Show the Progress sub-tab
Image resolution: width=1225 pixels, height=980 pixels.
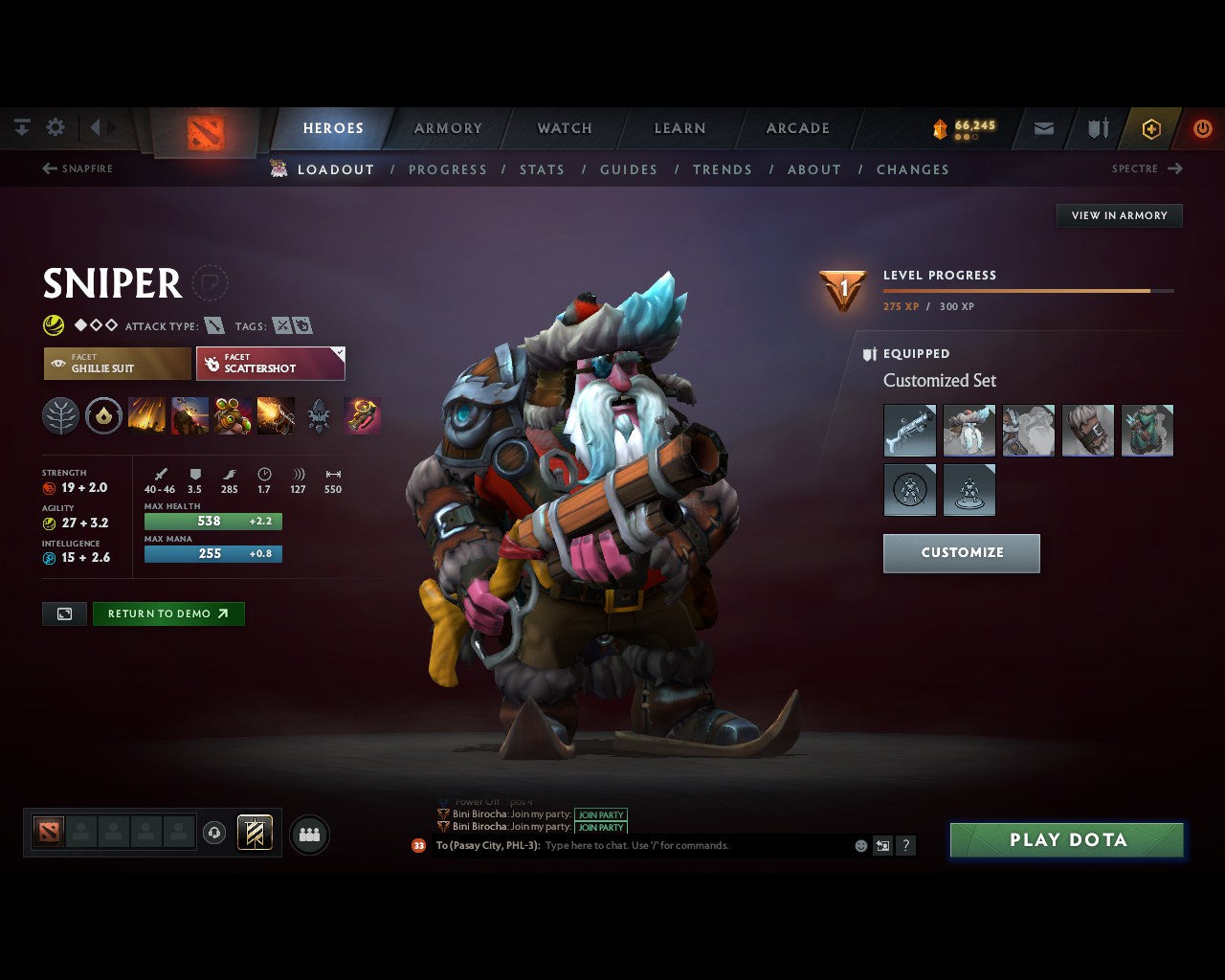click(x=448, y=169)
